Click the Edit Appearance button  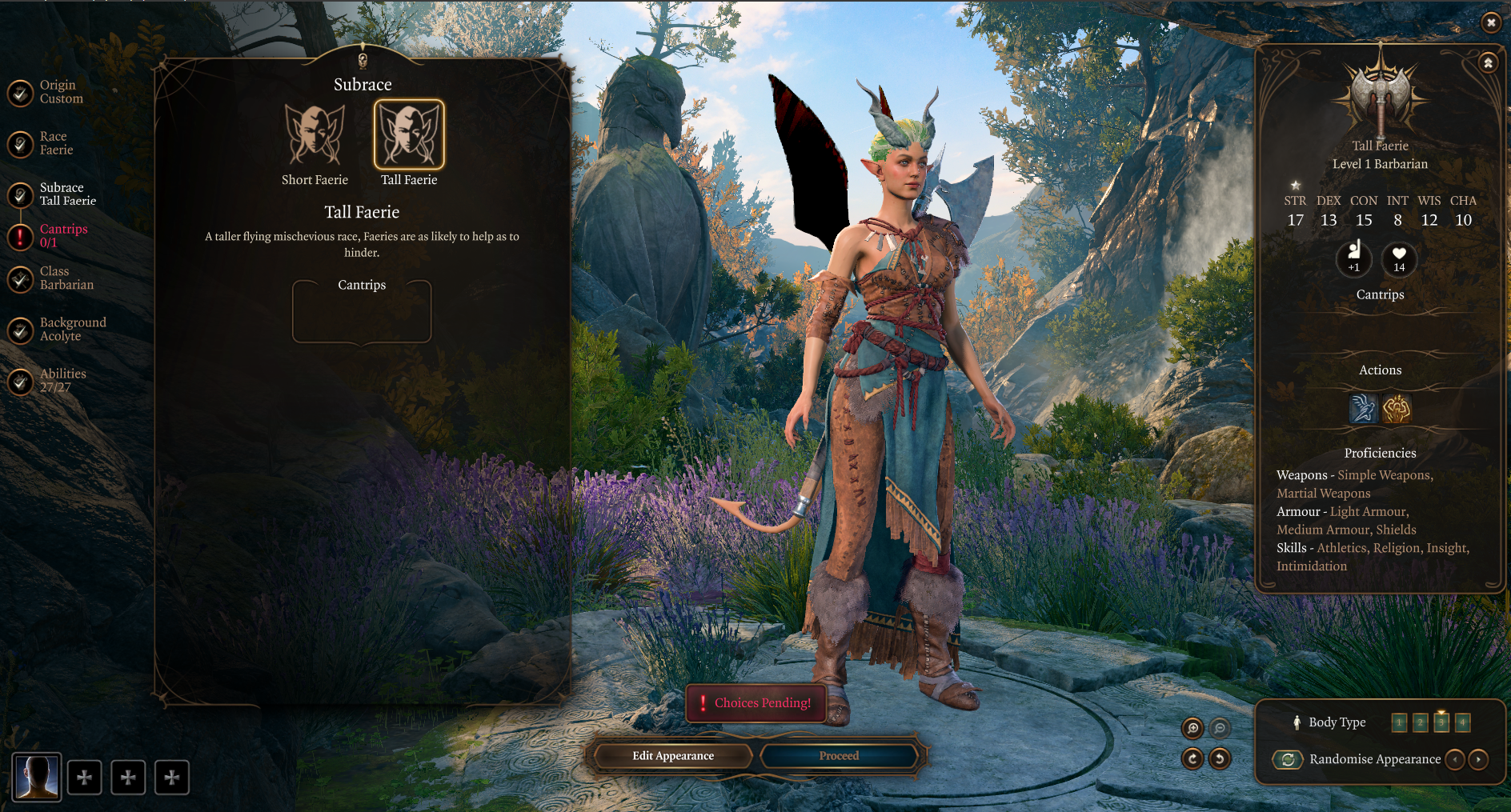click(x=672, y=756)
